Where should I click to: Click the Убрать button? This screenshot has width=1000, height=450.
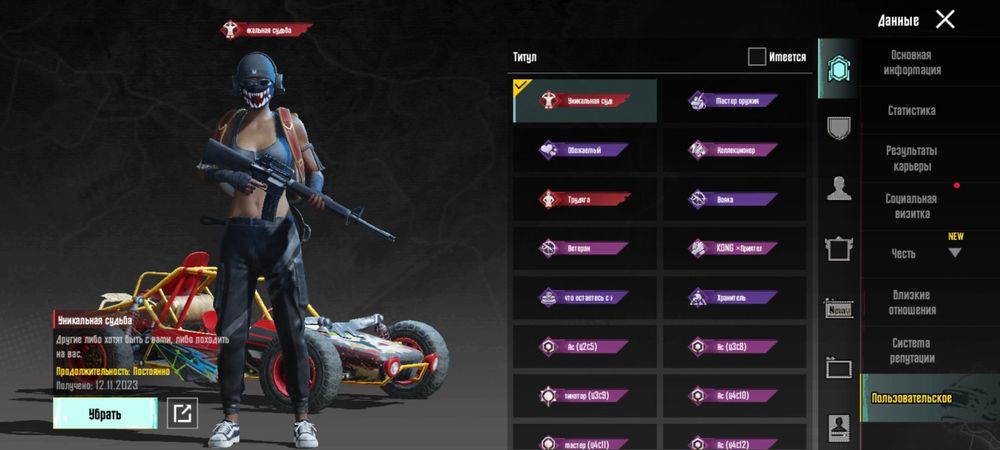(105, 413)
